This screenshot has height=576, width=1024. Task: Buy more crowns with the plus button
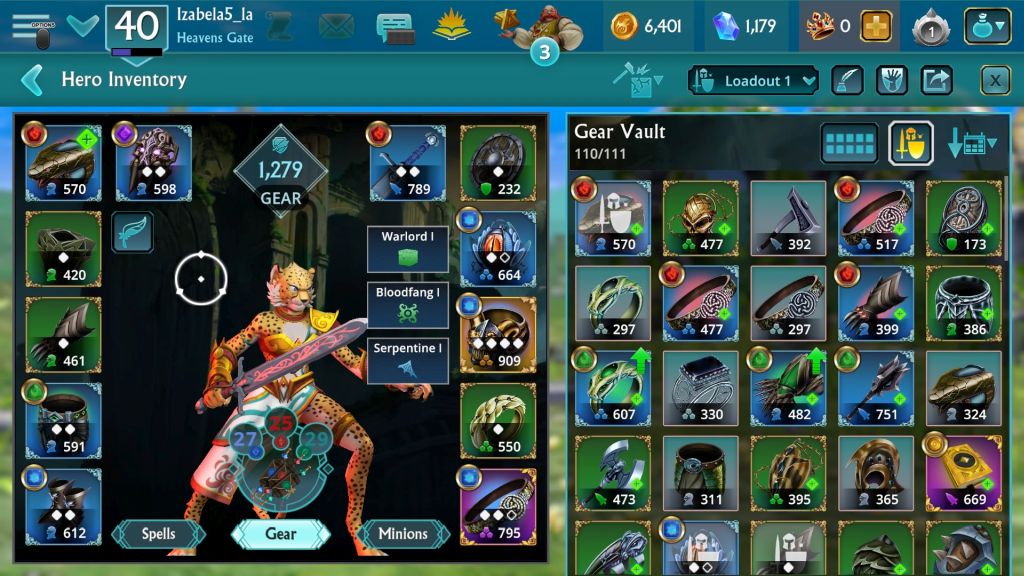pos(875,27)
